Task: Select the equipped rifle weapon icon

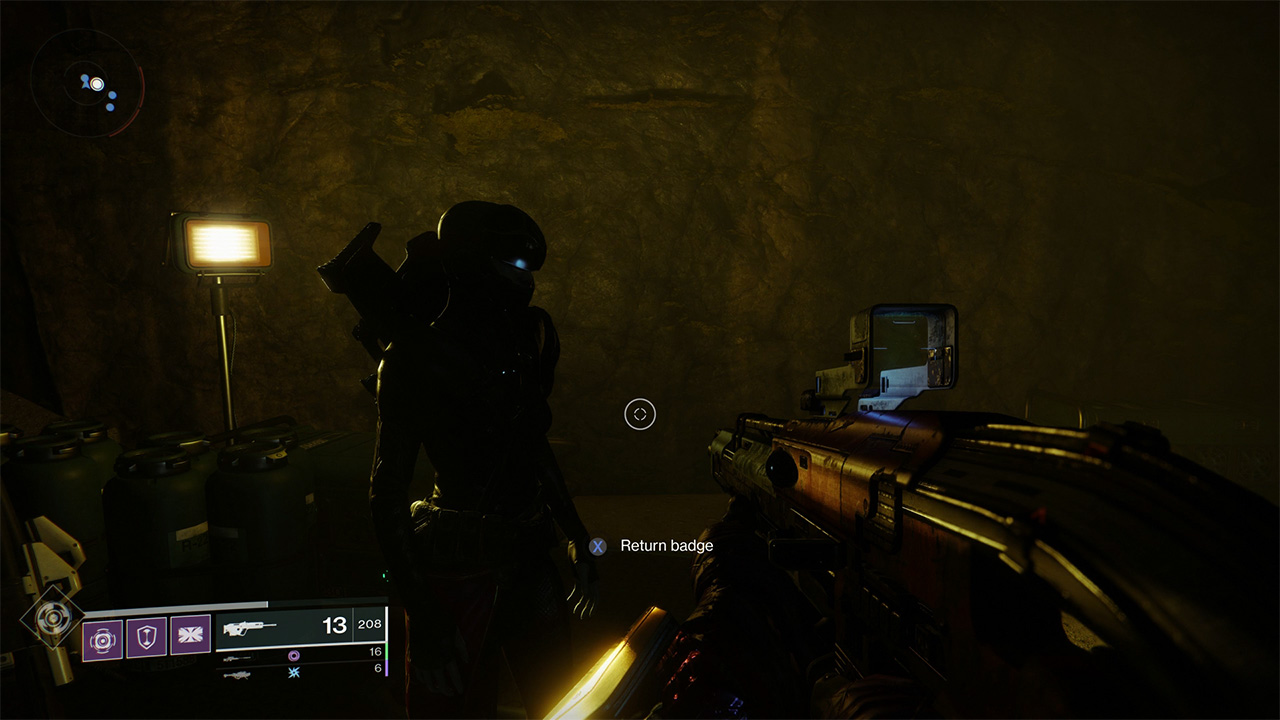Action: (251, 627)
